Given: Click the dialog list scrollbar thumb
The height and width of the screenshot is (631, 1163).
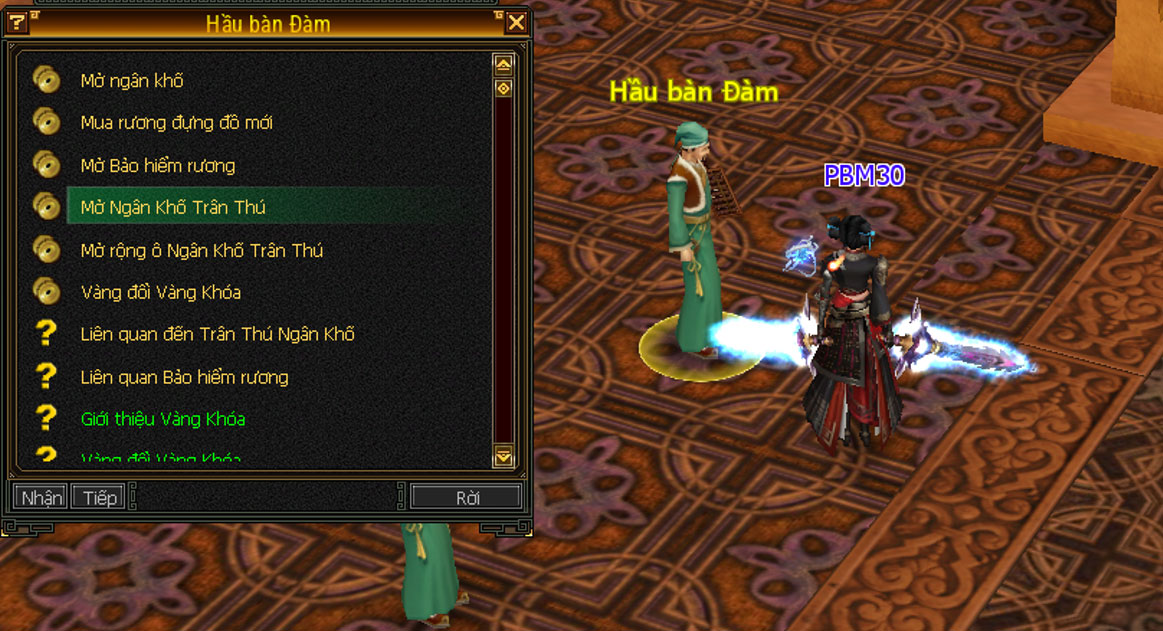Looking at the screenshot, I should 503,88.
